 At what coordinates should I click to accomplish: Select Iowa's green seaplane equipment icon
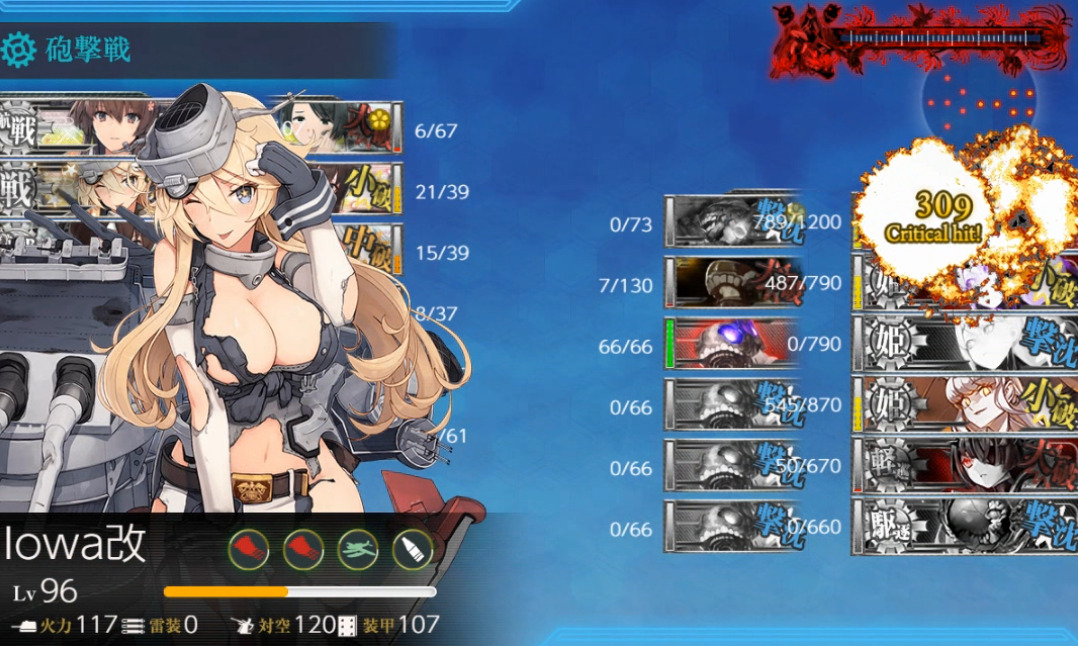point(357,549)
